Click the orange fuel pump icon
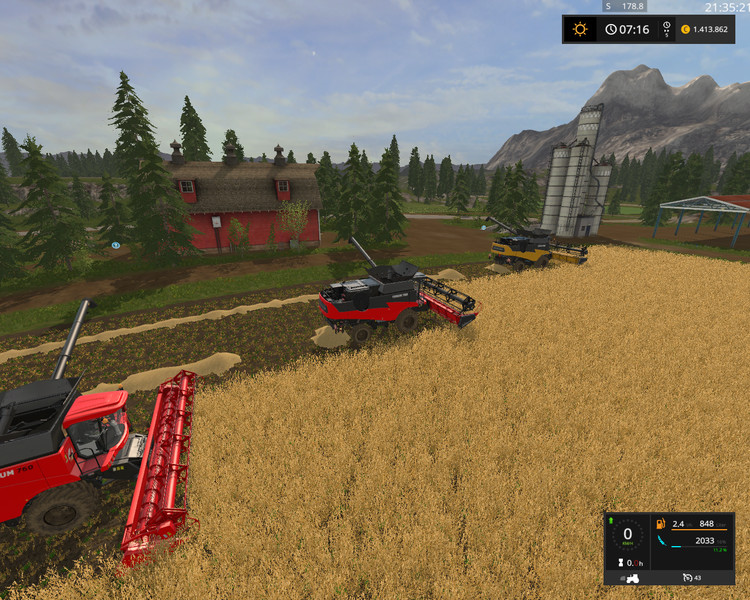750x600 pixels. 658,523
